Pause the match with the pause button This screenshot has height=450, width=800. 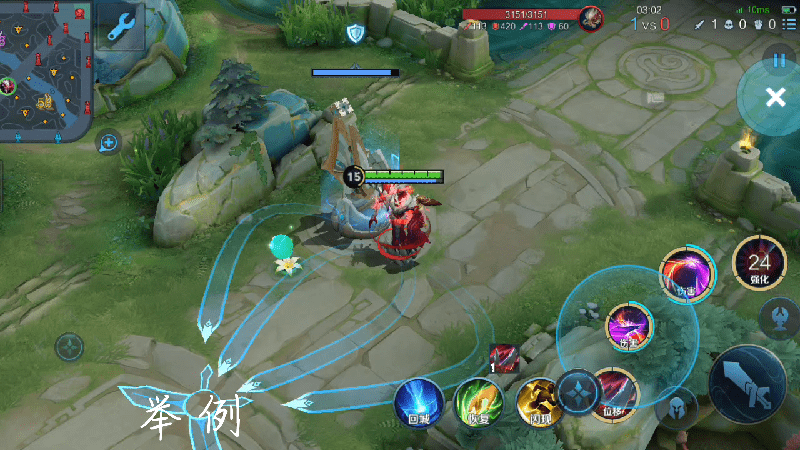tap(779, 60)
